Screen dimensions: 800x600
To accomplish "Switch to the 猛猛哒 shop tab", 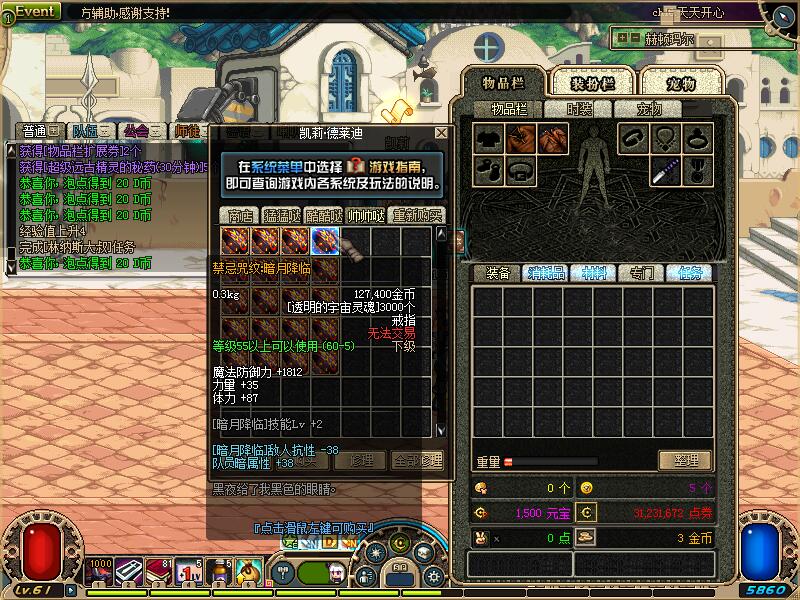I will point(282,215).
